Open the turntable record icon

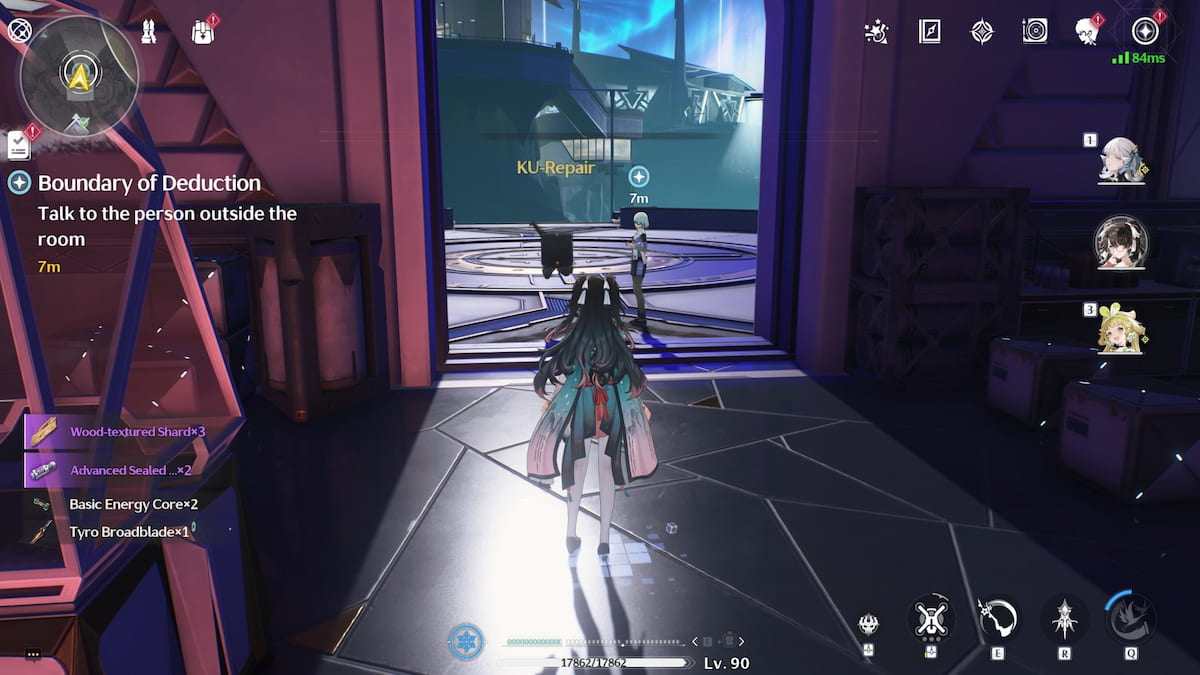tap(1035, 31)
